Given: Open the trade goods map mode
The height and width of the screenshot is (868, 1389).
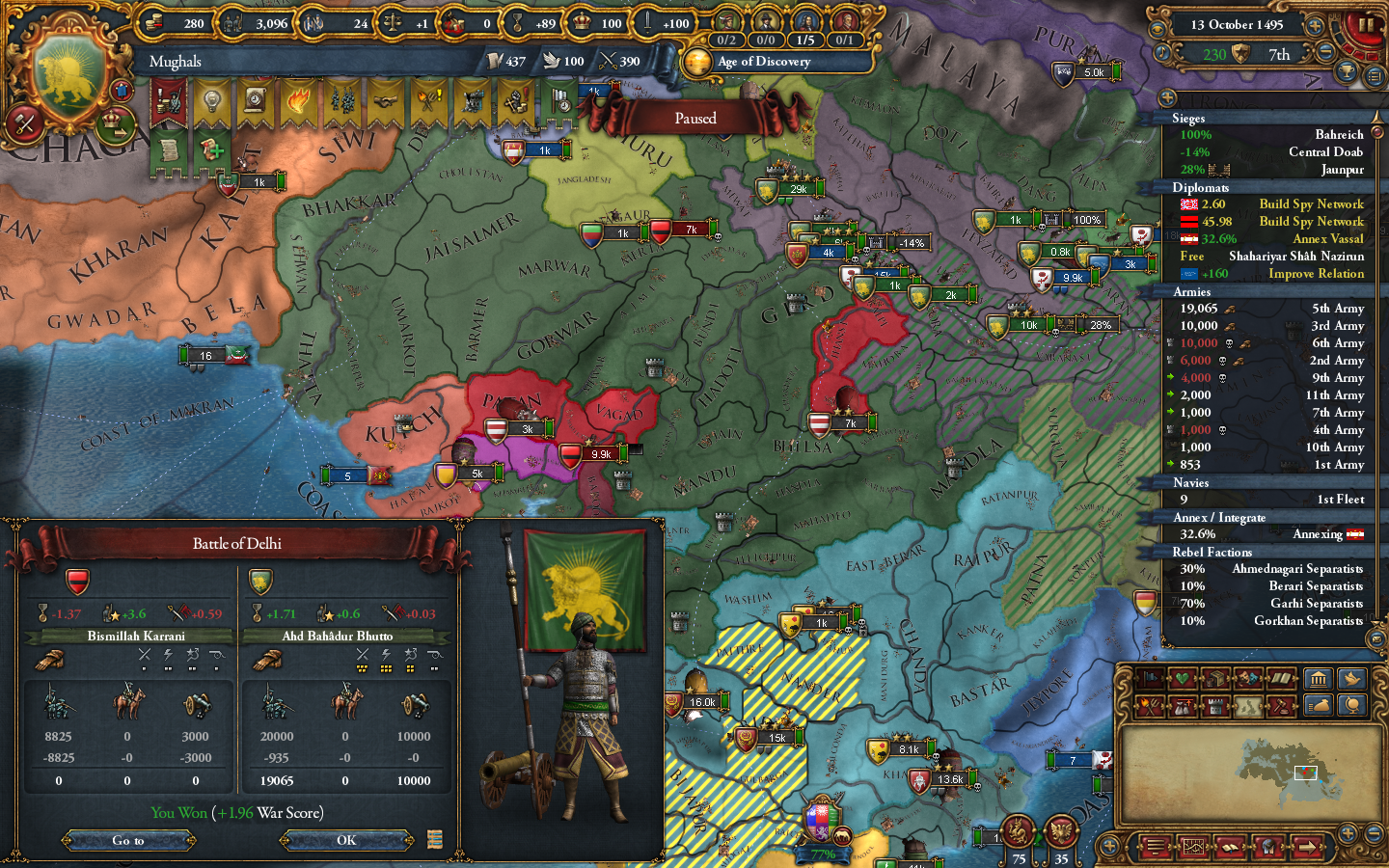Looking at the screenshot, I should [x=1216, y=679].
